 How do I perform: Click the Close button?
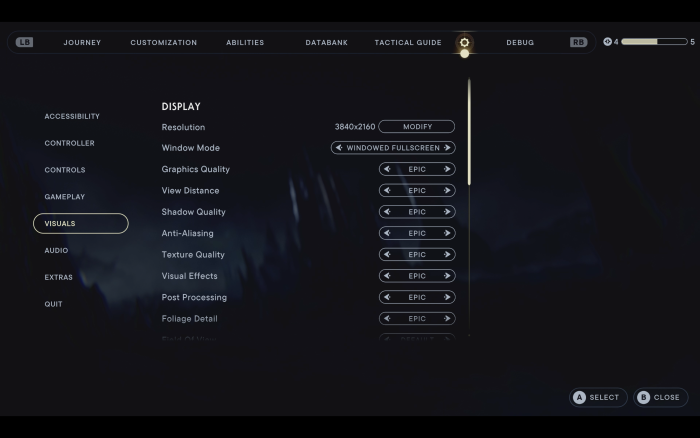660,397
